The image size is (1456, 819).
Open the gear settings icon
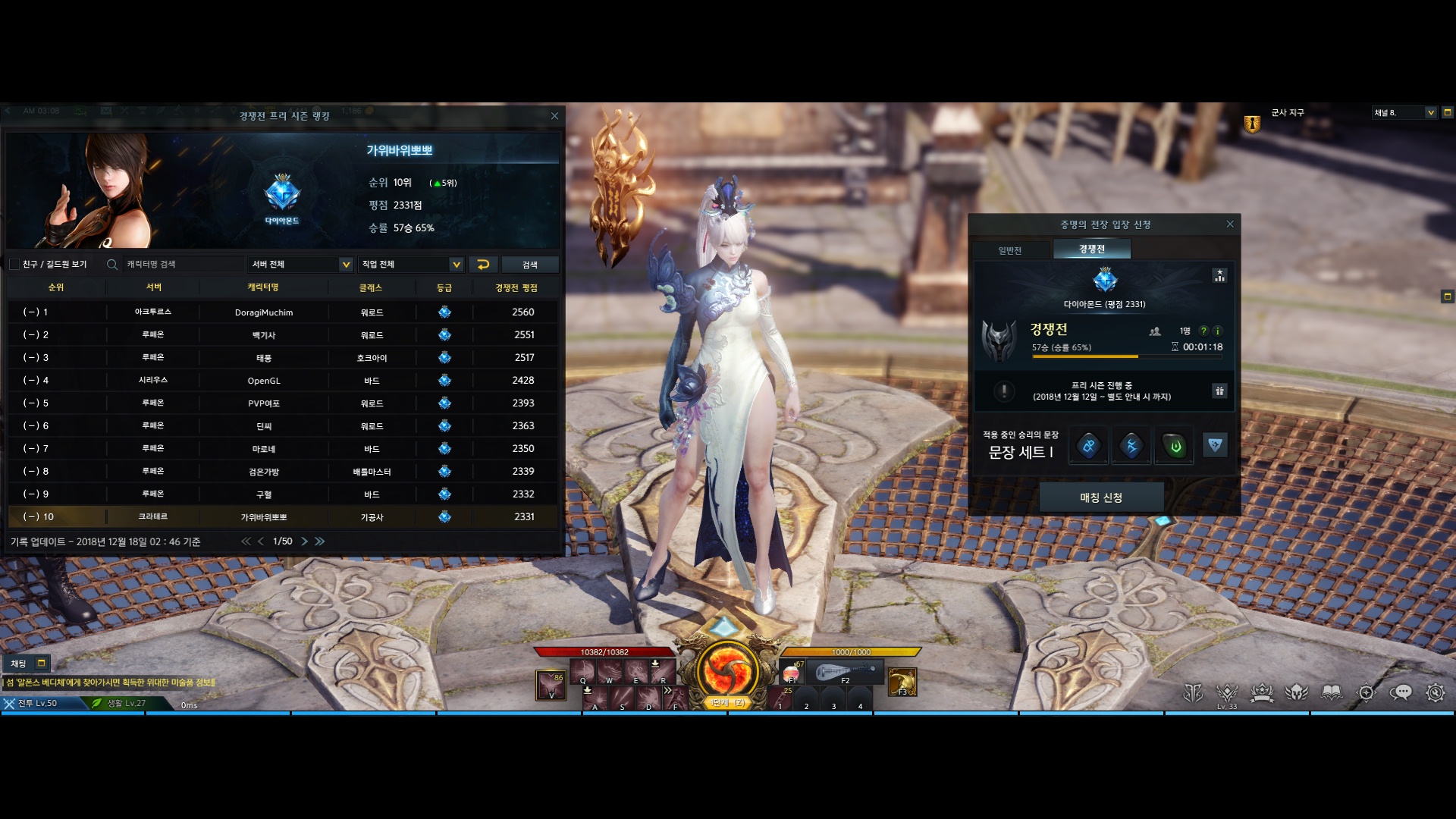coord(1435,692)
